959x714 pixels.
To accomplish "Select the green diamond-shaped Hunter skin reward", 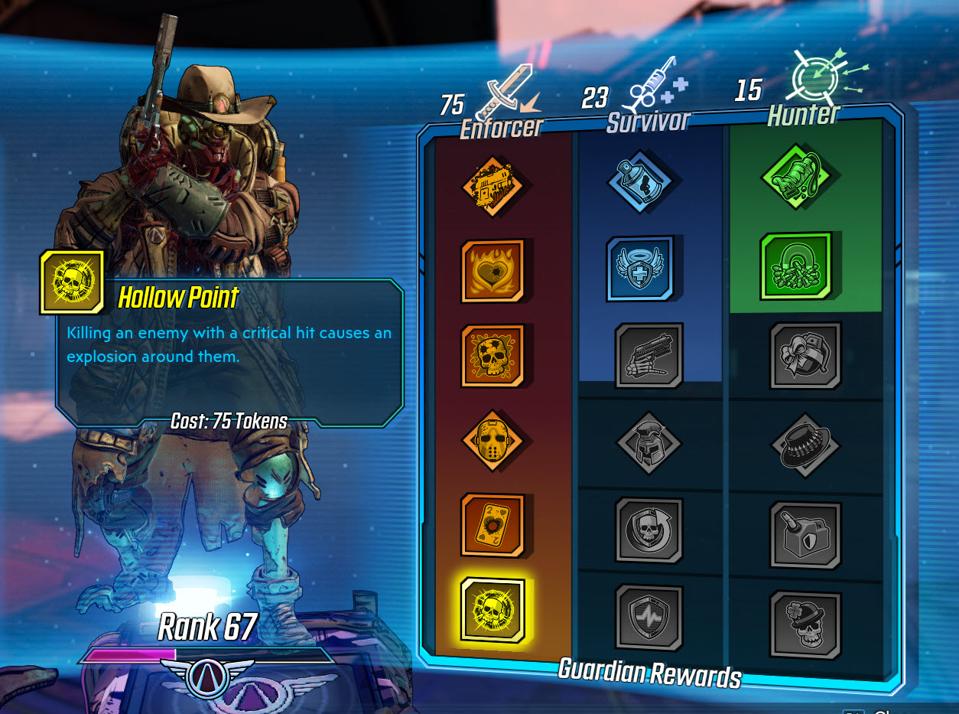I will pos(797,178).
